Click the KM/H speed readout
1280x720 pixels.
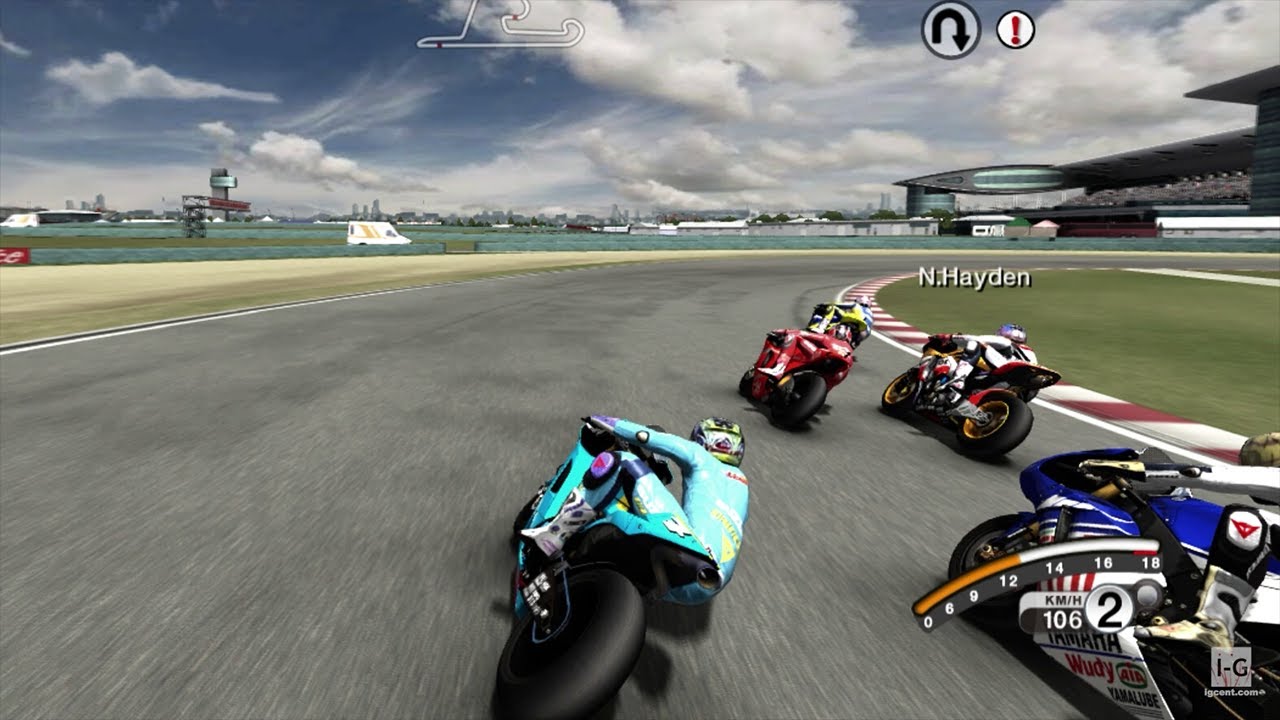coord(1062,610)
